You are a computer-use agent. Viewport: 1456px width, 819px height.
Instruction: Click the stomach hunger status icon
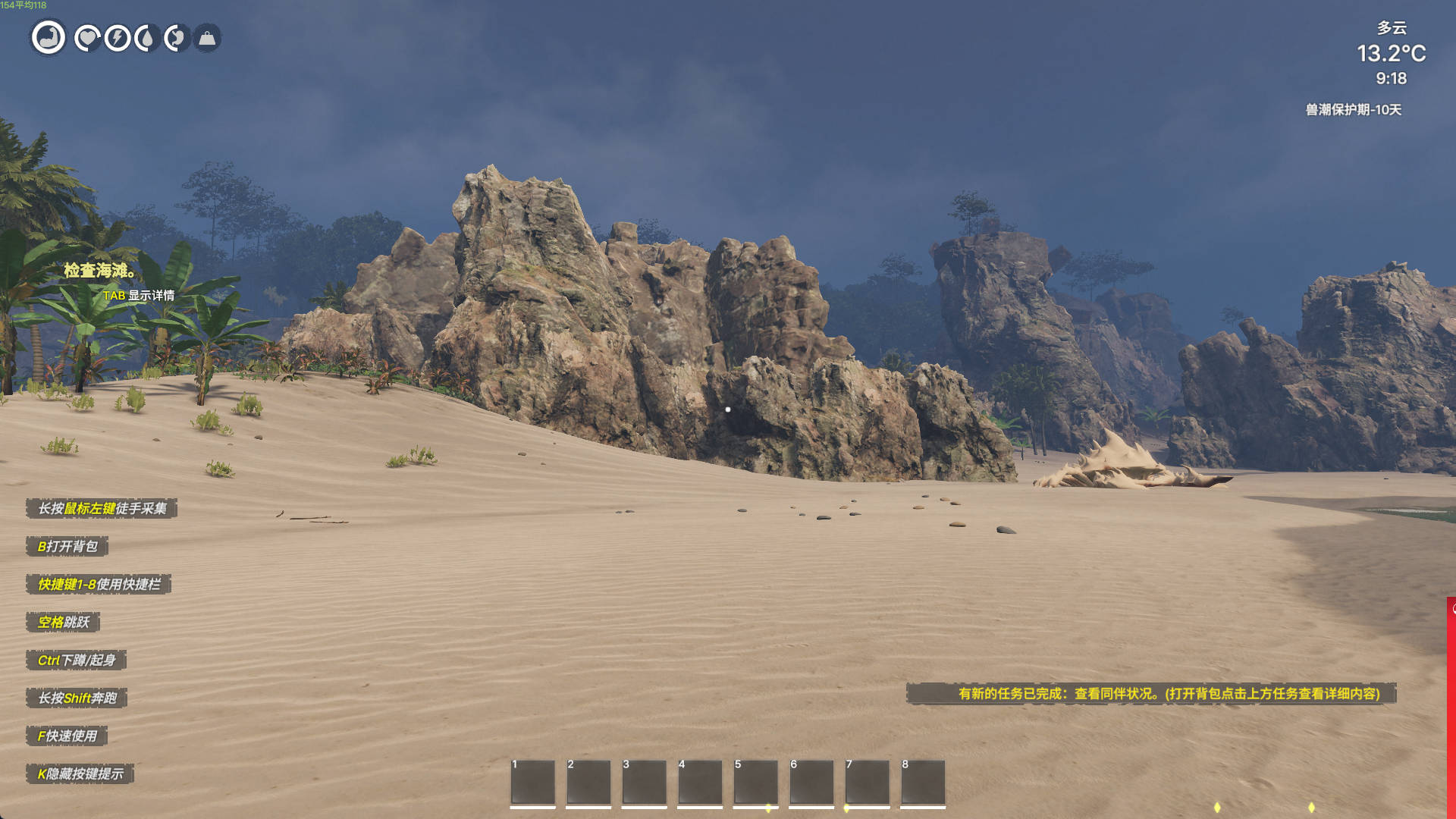176,38
